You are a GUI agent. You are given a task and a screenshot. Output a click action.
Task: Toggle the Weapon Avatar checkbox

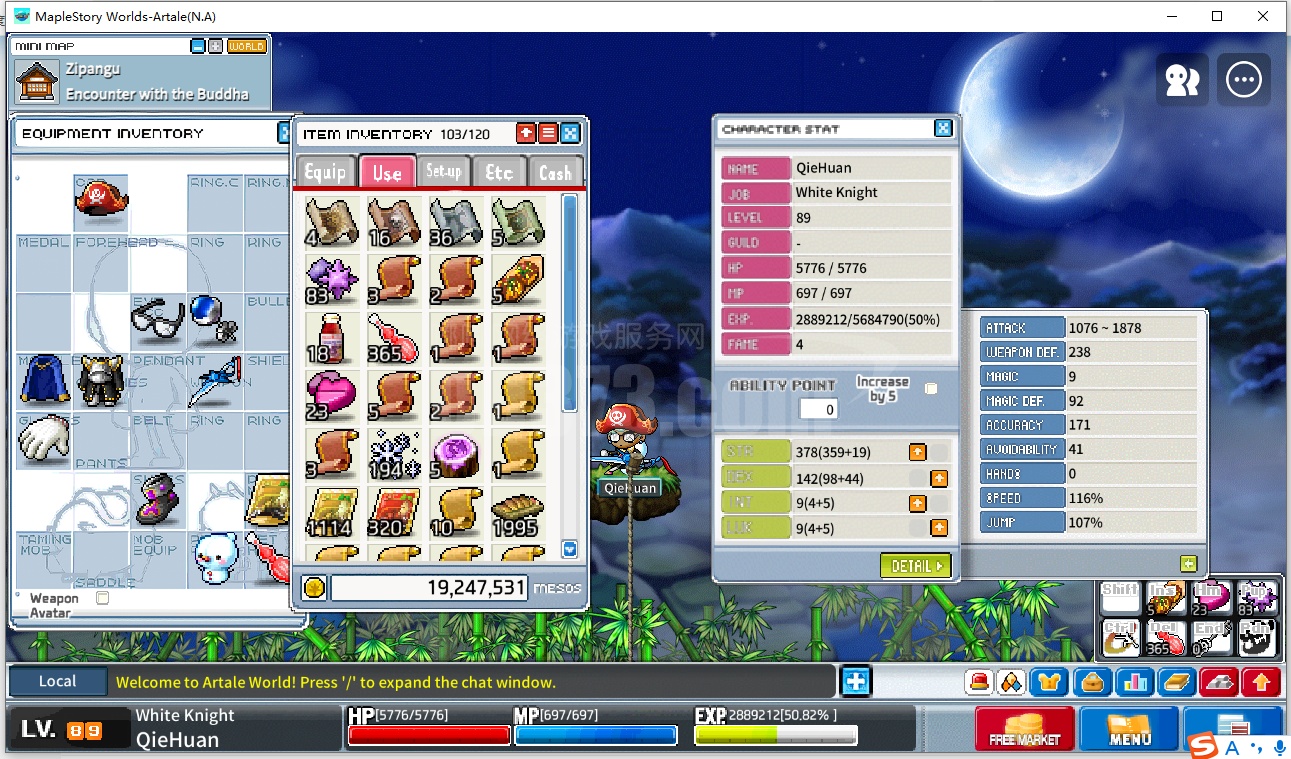click(x=102, y=598)
